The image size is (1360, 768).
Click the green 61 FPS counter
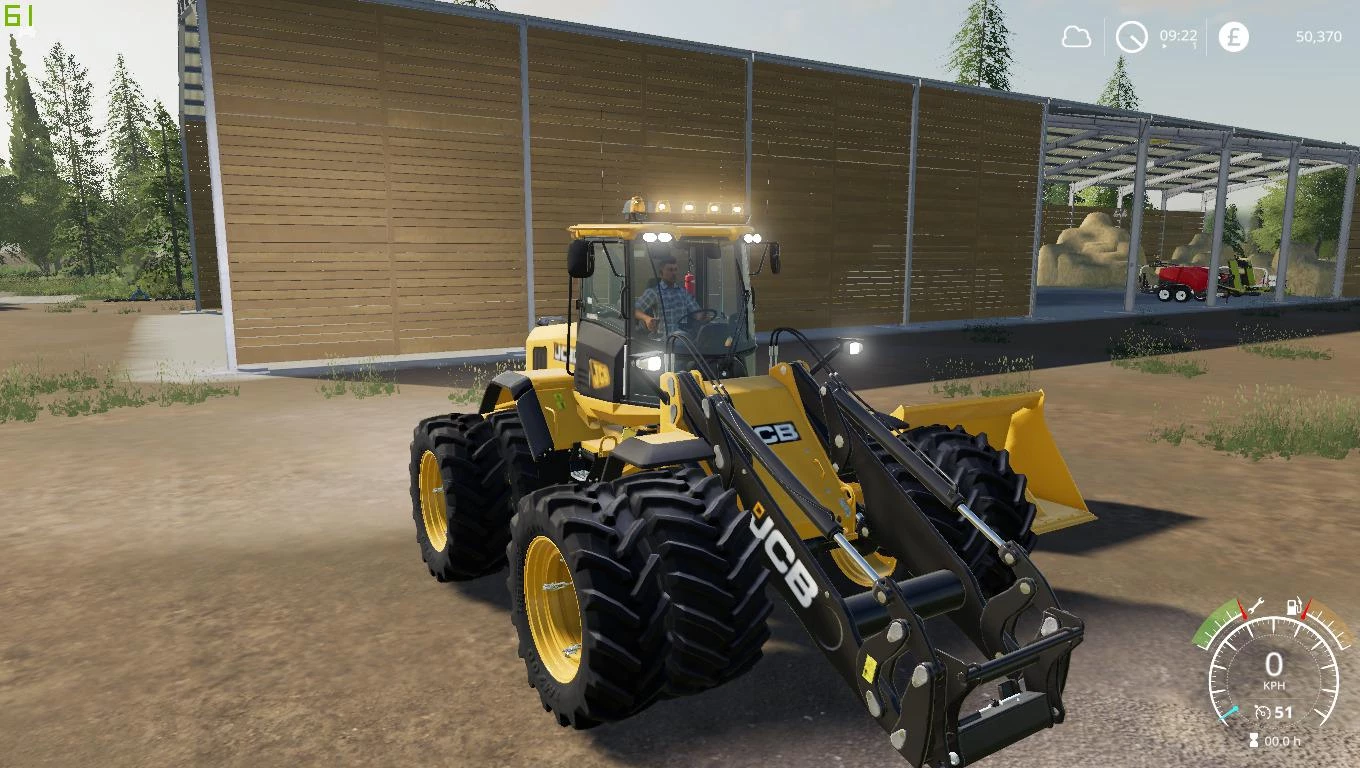(x=20, y=14)
